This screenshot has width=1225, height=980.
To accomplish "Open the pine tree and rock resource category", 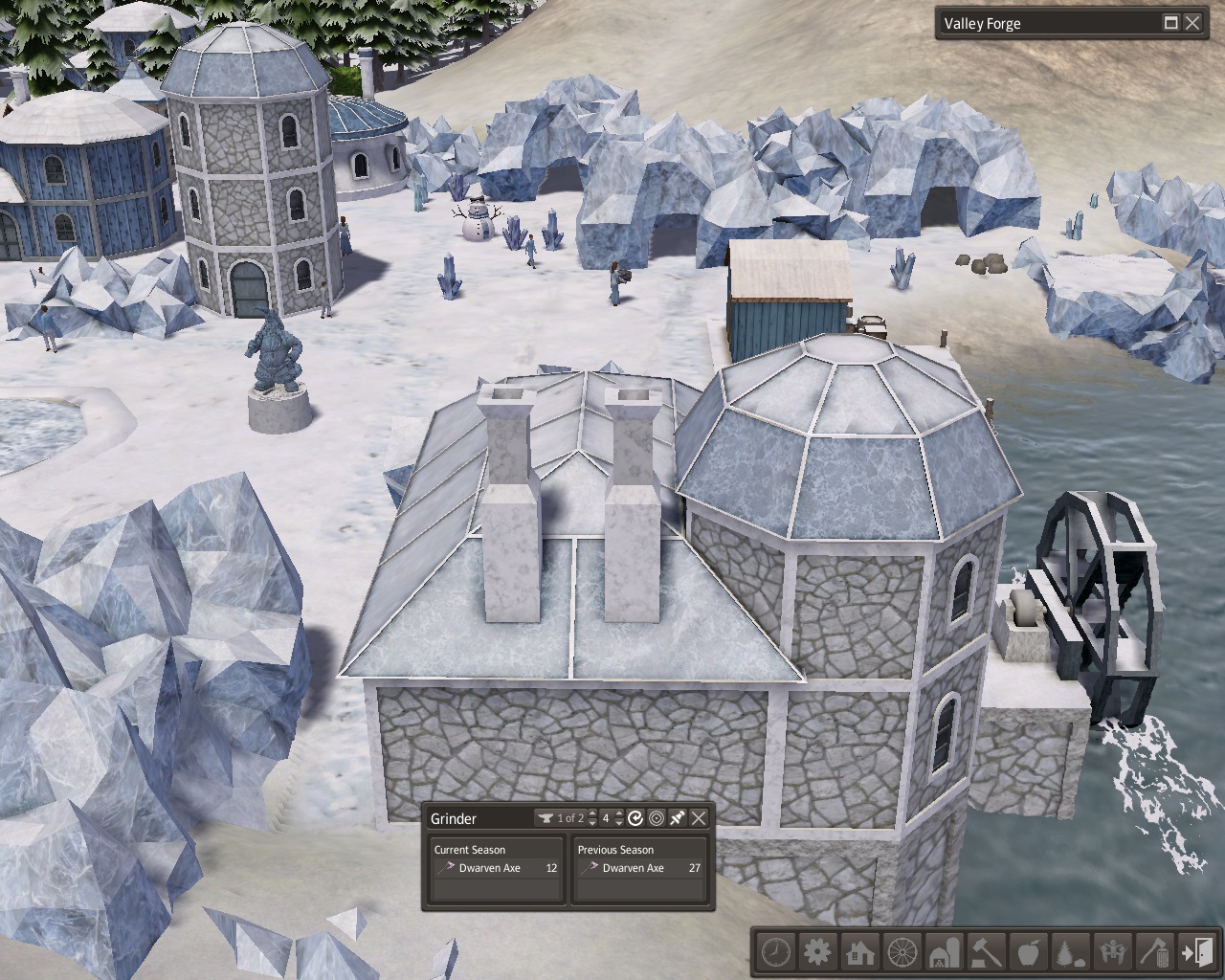I will coord(1070,952).
